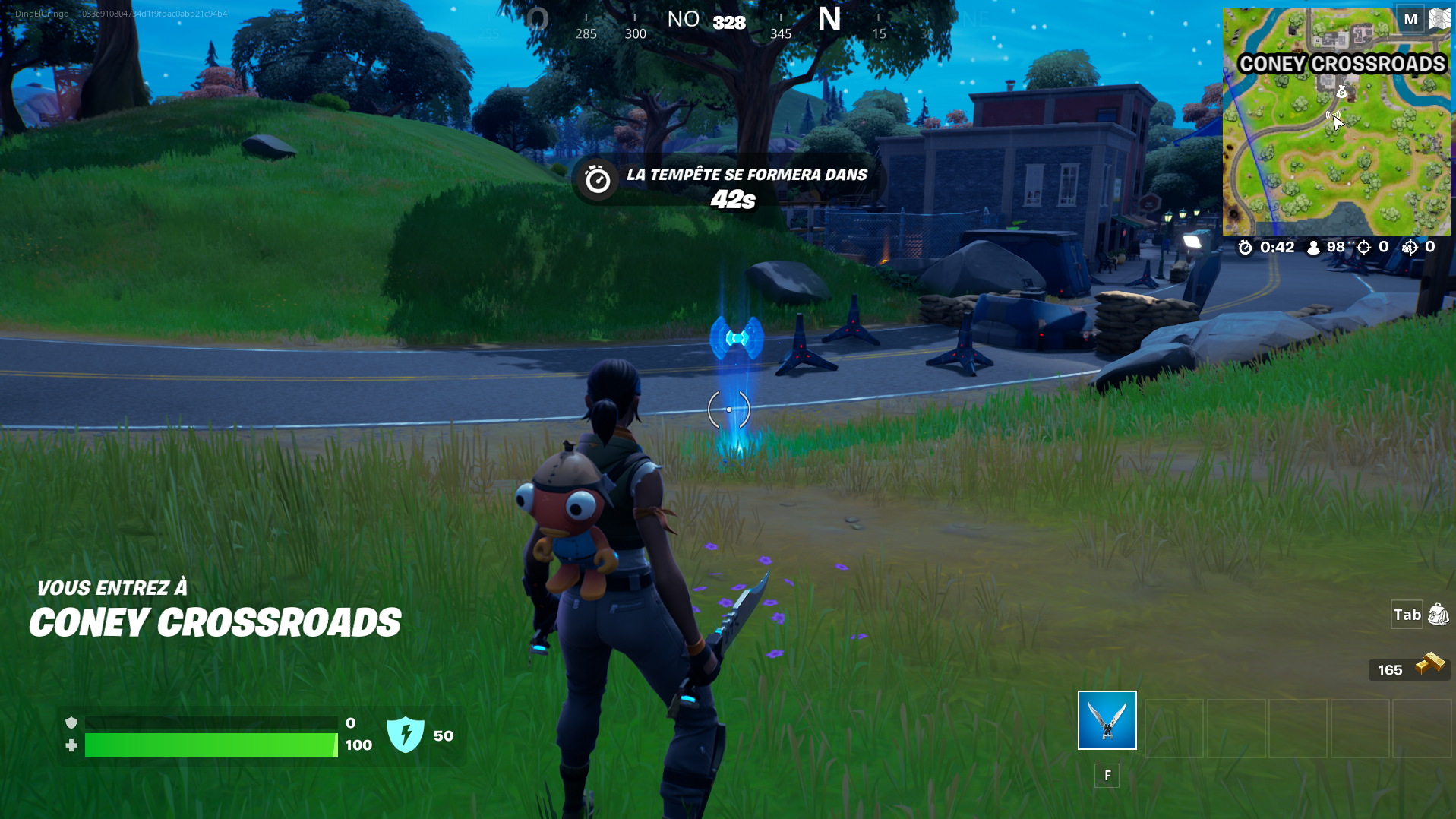1456x819 pixels.
Task: Click the players remaining icon showing 98
Action: [1313, 247]
